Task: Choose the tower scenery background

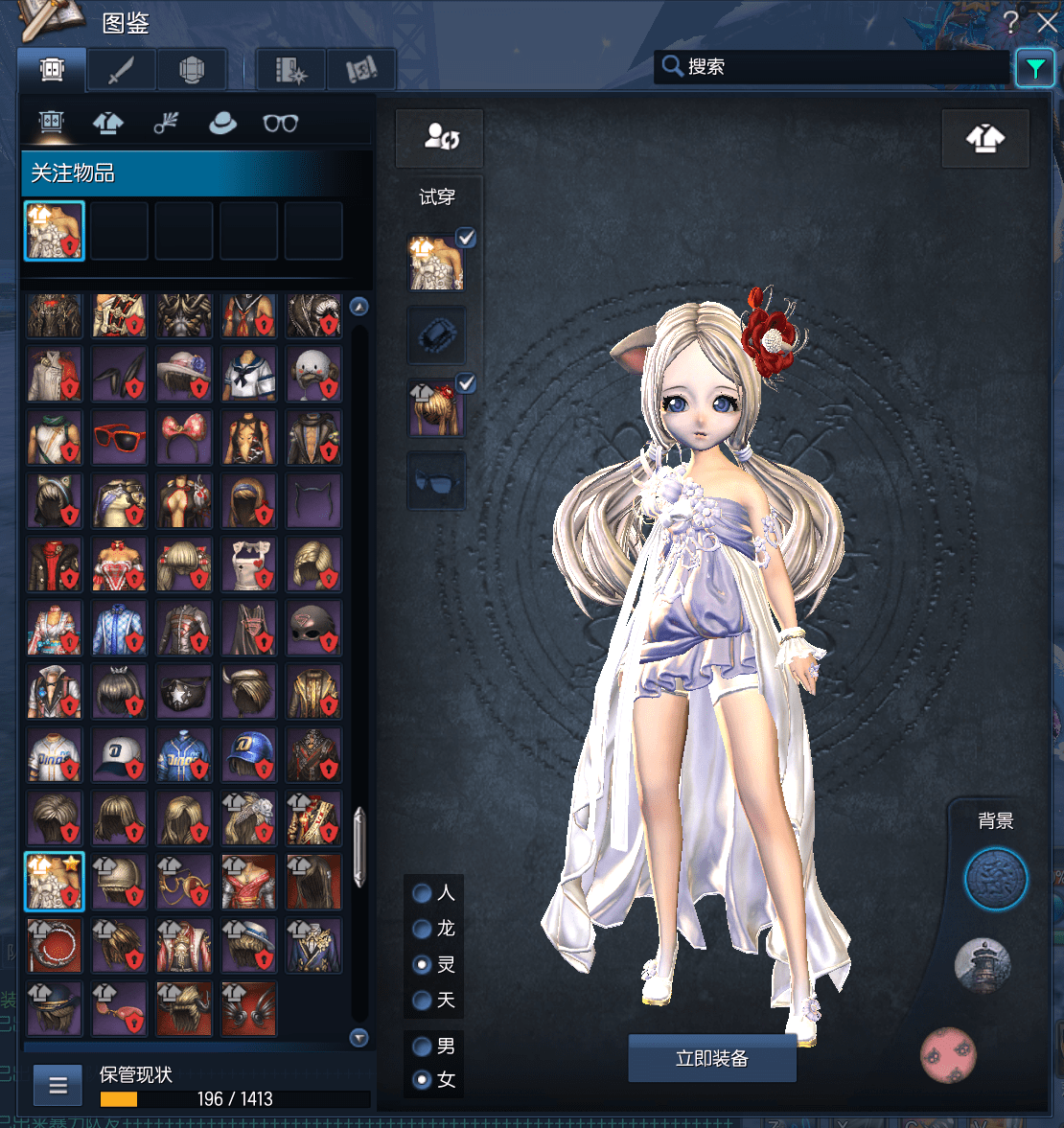Action: coord(983,965)
